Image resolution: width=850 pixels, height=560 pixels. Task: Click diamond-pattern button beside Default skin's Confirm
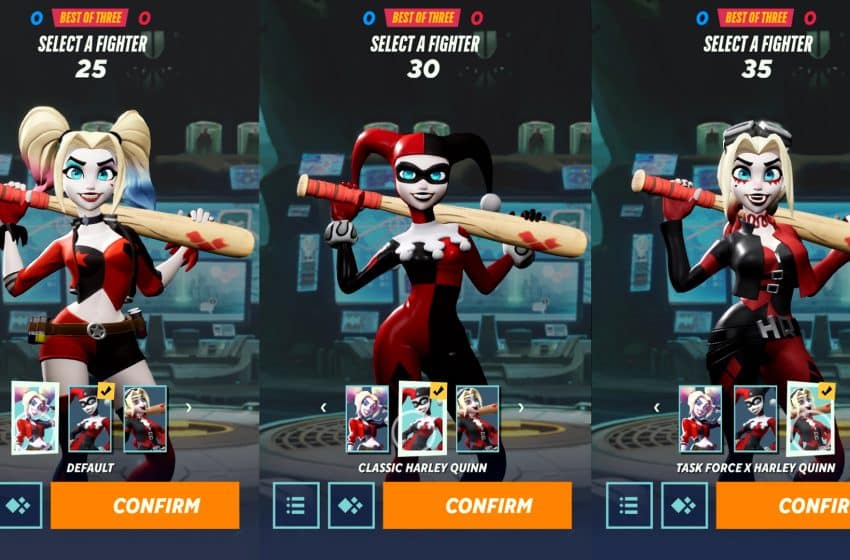(19, 505)
